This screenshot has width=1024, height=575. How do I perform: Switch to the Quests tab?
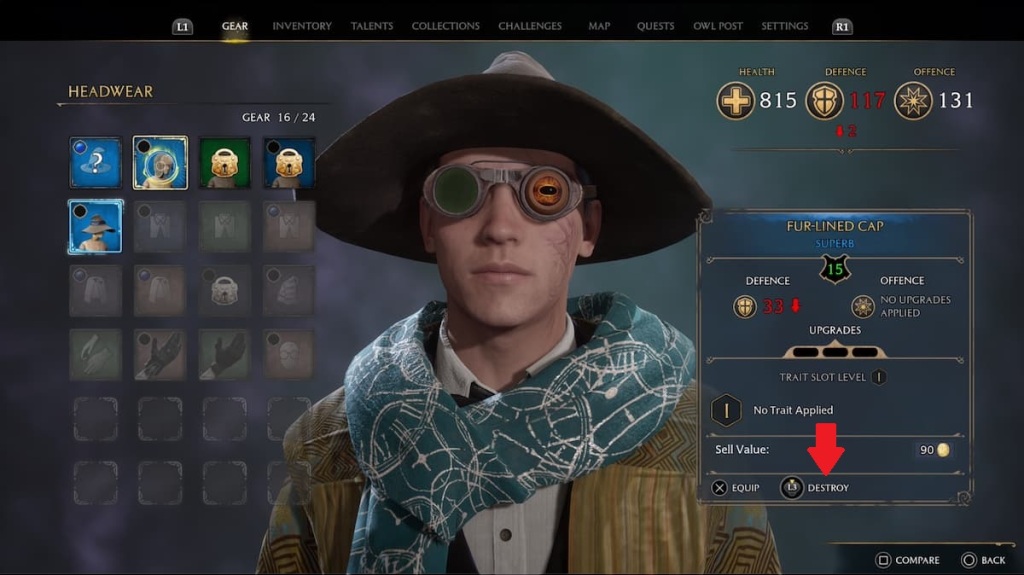[654, 26]
